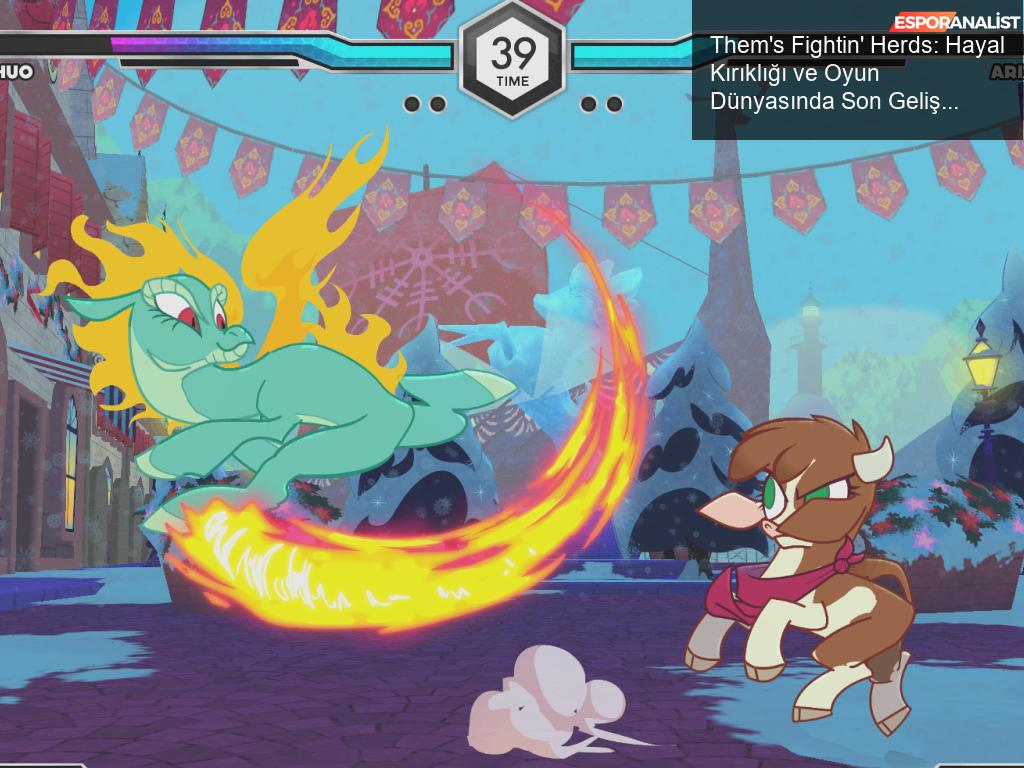Click the ESPORANALIST logo

coord(956,22)
